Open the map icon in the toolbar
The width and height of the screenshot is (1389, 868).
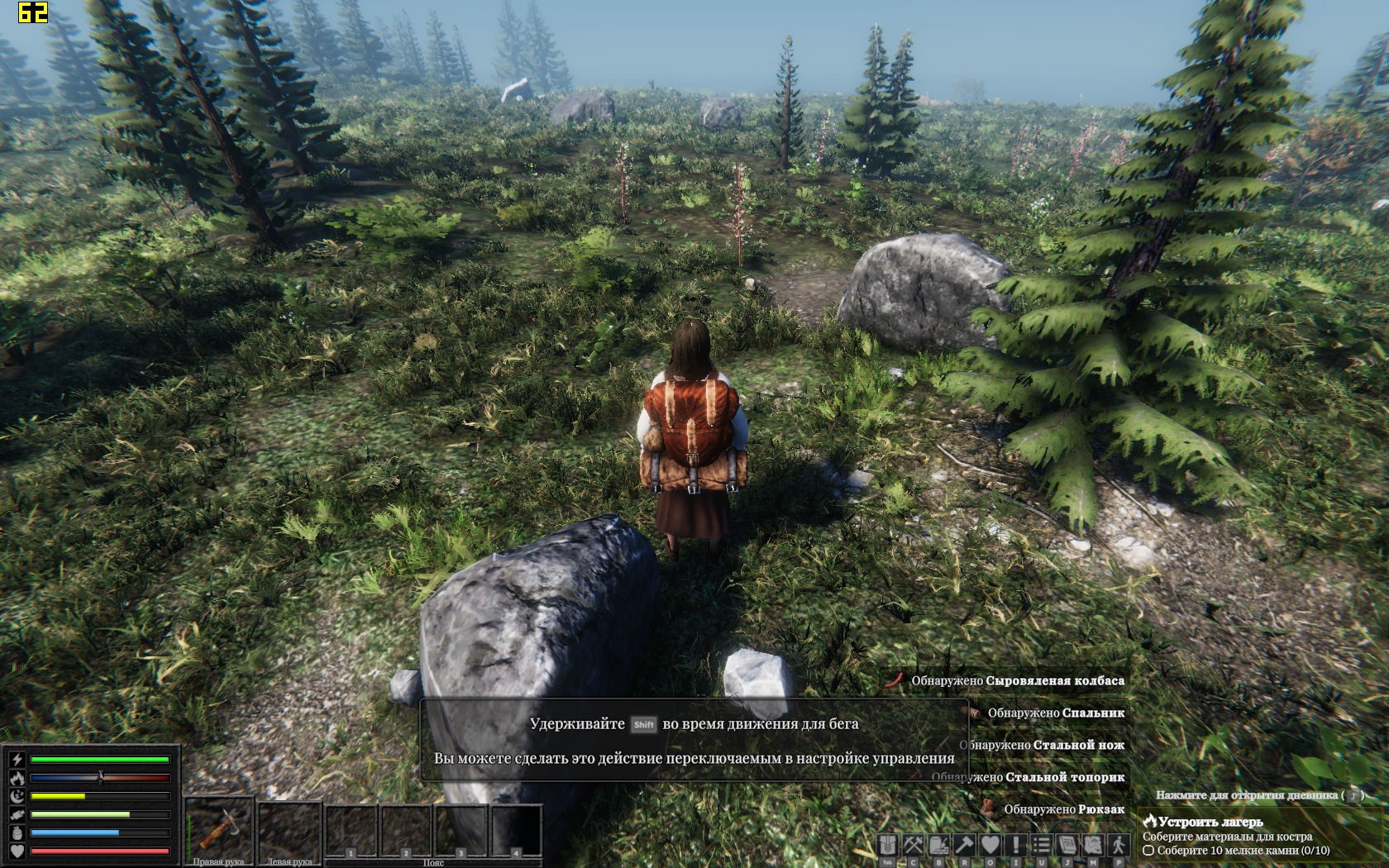point(1093,845)
